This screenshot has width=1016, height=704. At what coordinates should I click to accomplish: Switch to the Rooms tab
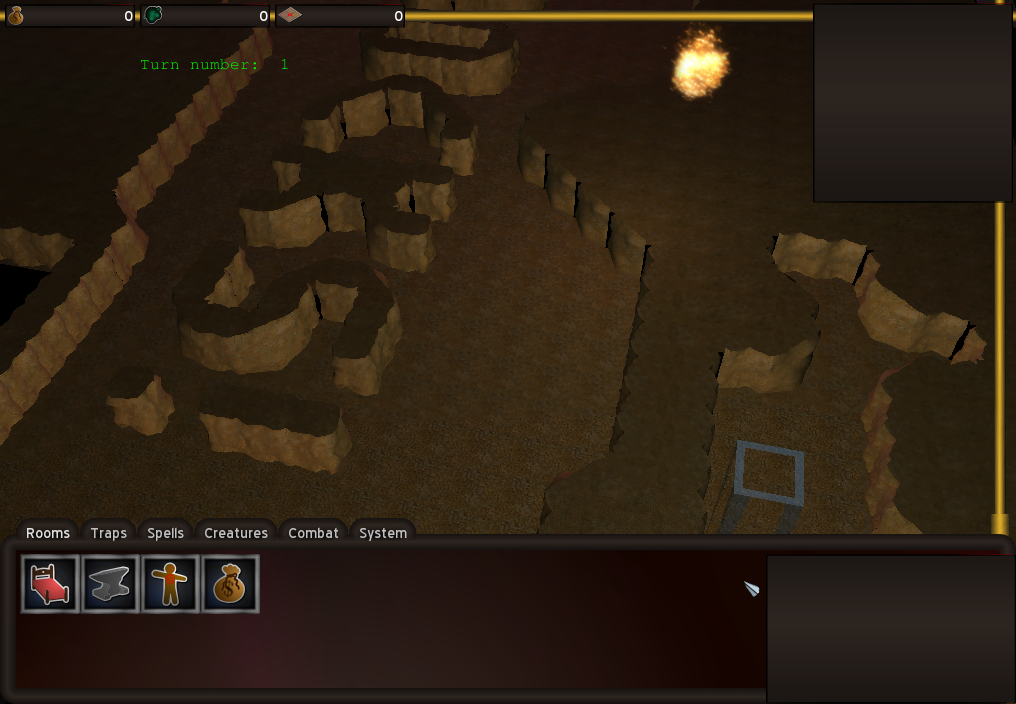tap(48, 533)
